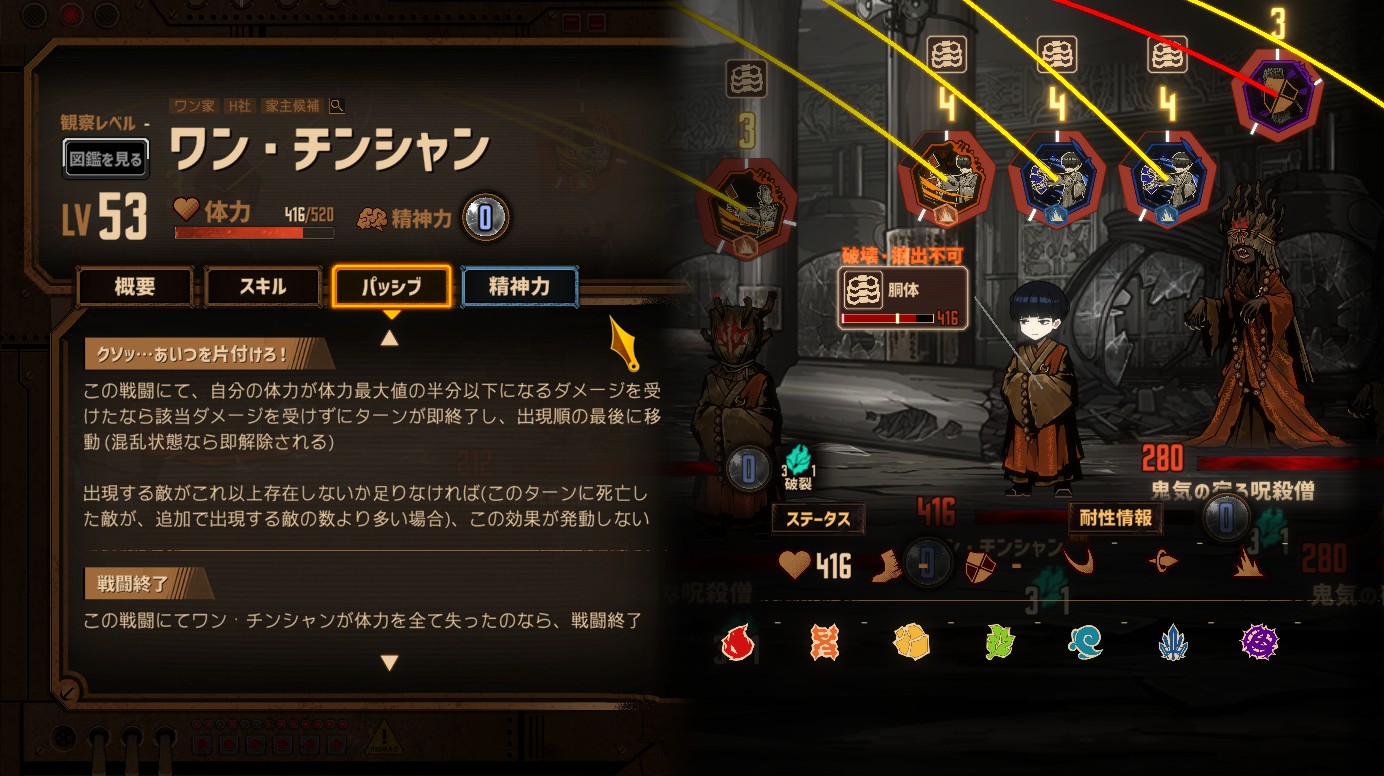The width and height of the screenshot is (1384, 776).
Task: Select the orange skill slot with speed 4
Action: (946, 180)
